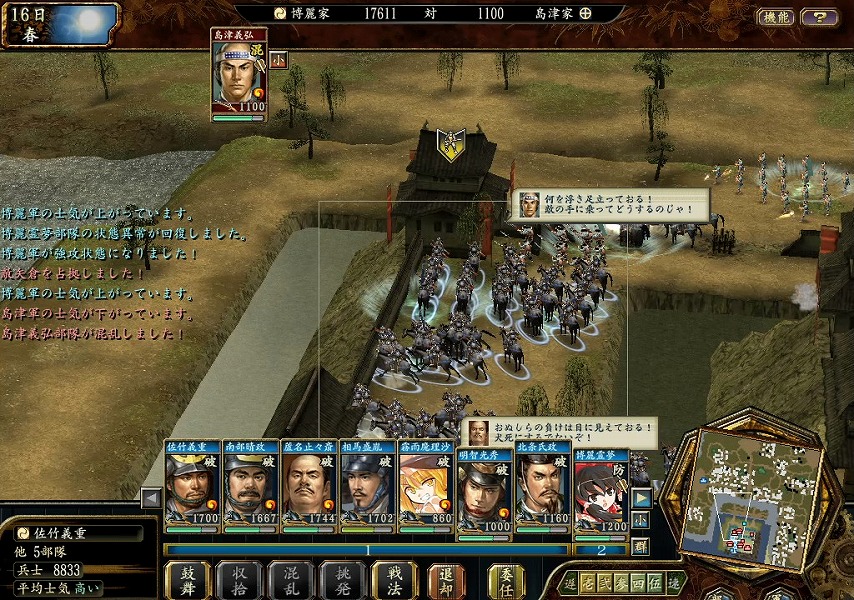Screen dimensions: 854x600
Task: Order a retreat with 退却
Action: 446,580
